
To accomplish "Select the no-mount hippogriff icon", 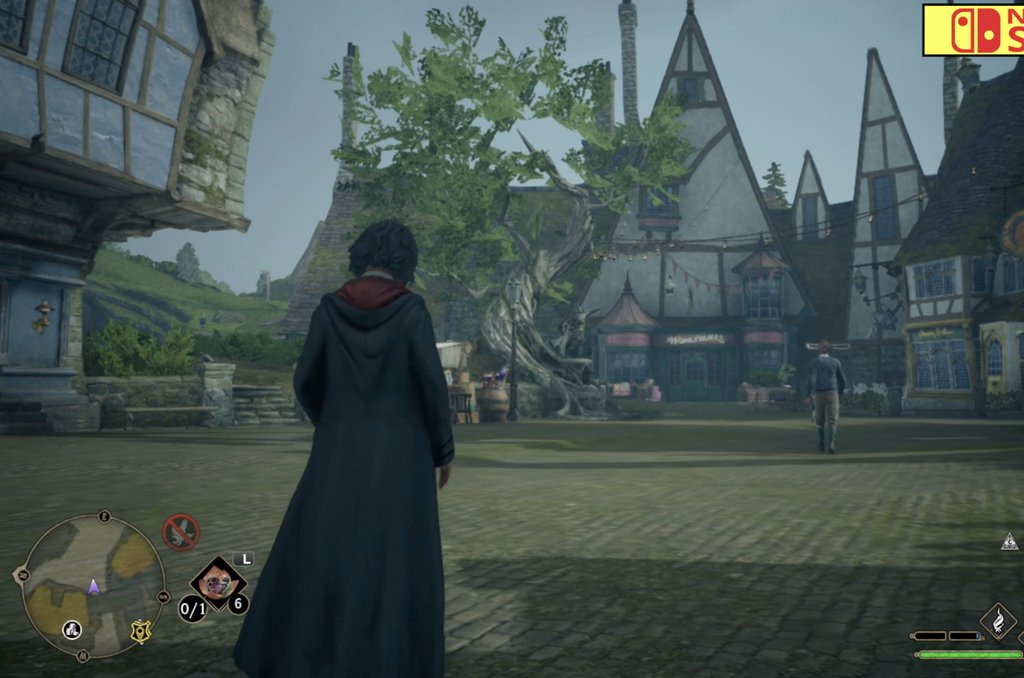I will point(181,532).
